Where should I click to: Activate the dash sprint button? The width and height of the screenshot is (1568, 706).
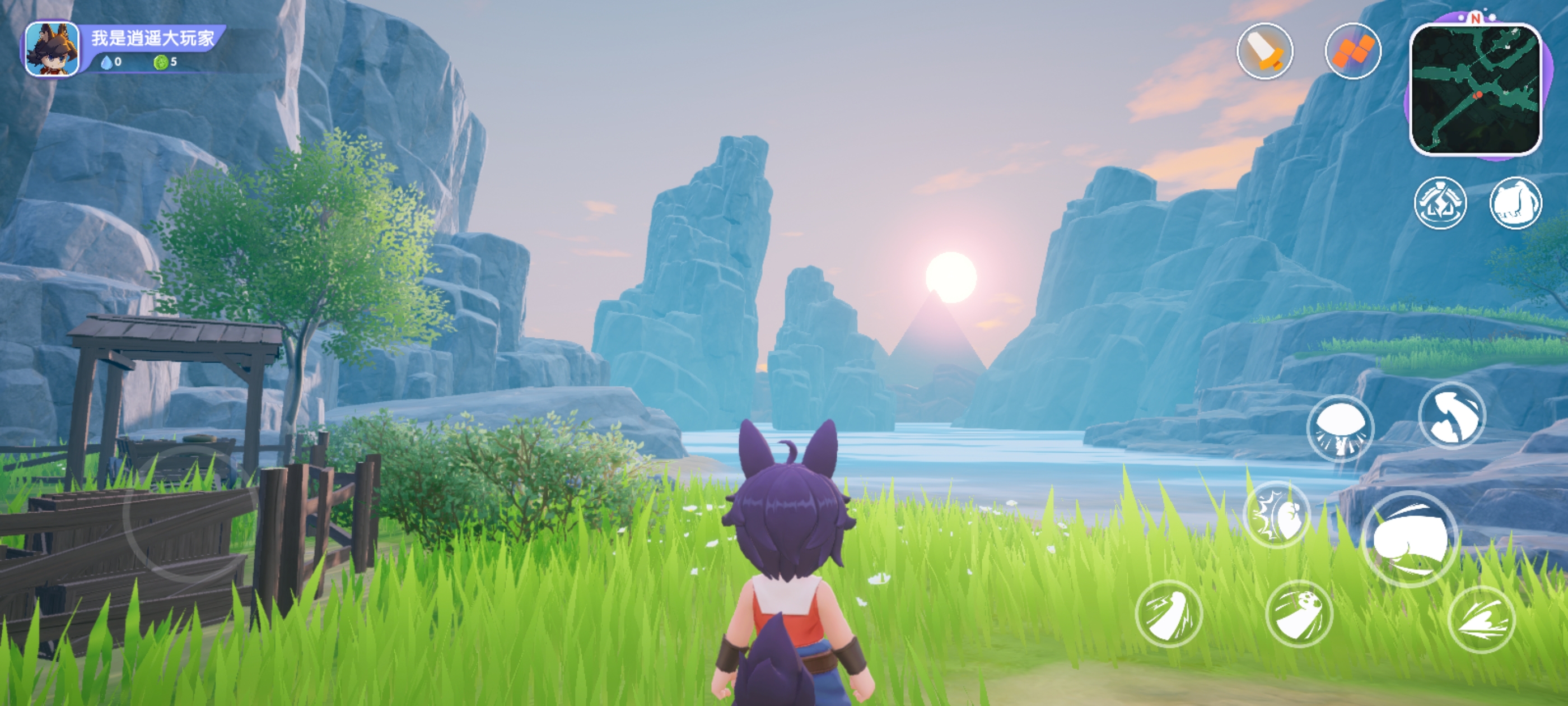coord(1481,620)
